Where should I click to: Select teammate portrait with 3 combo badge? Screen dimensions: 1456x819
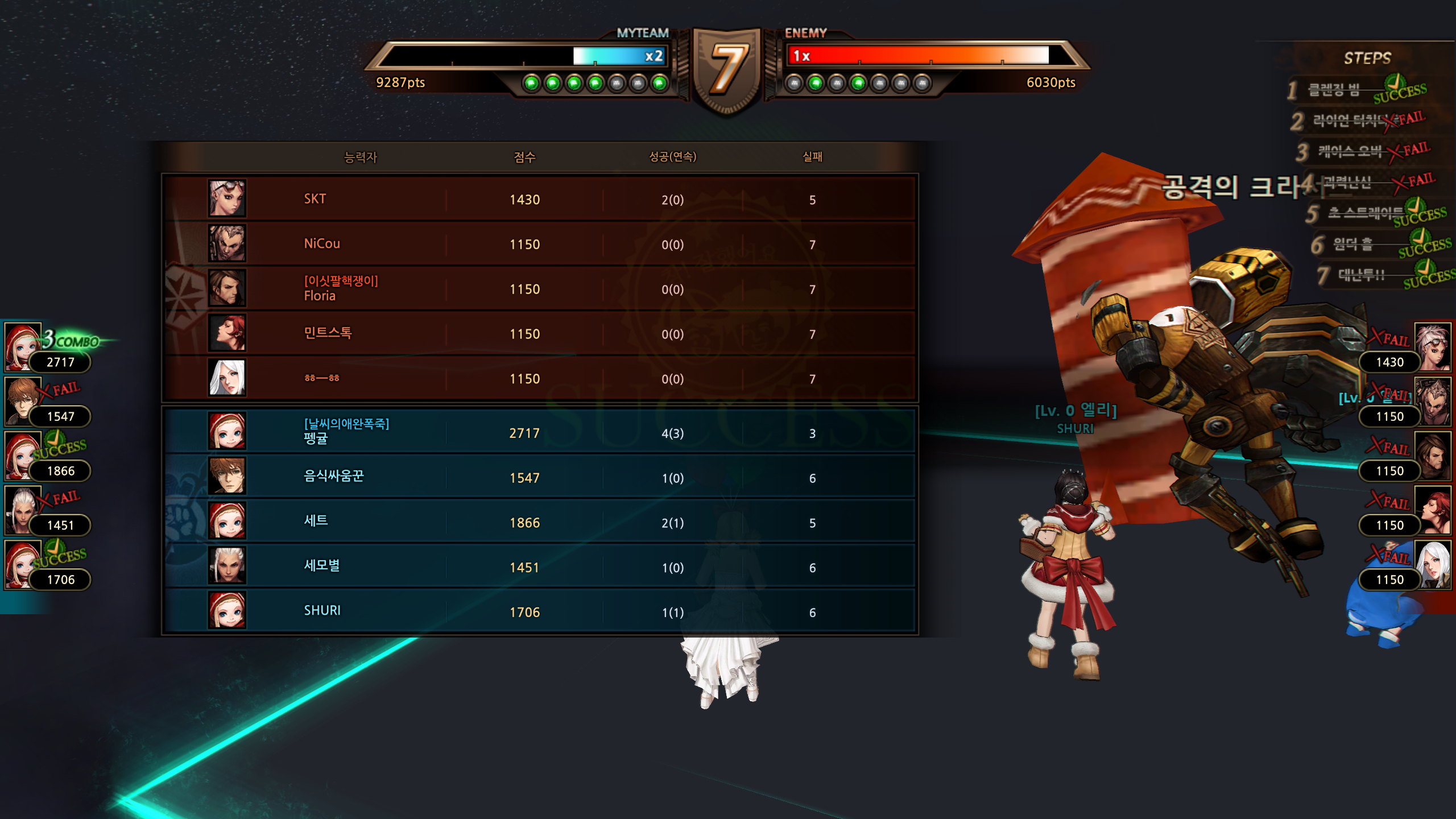pyautogui.click(x=24, y=346)
